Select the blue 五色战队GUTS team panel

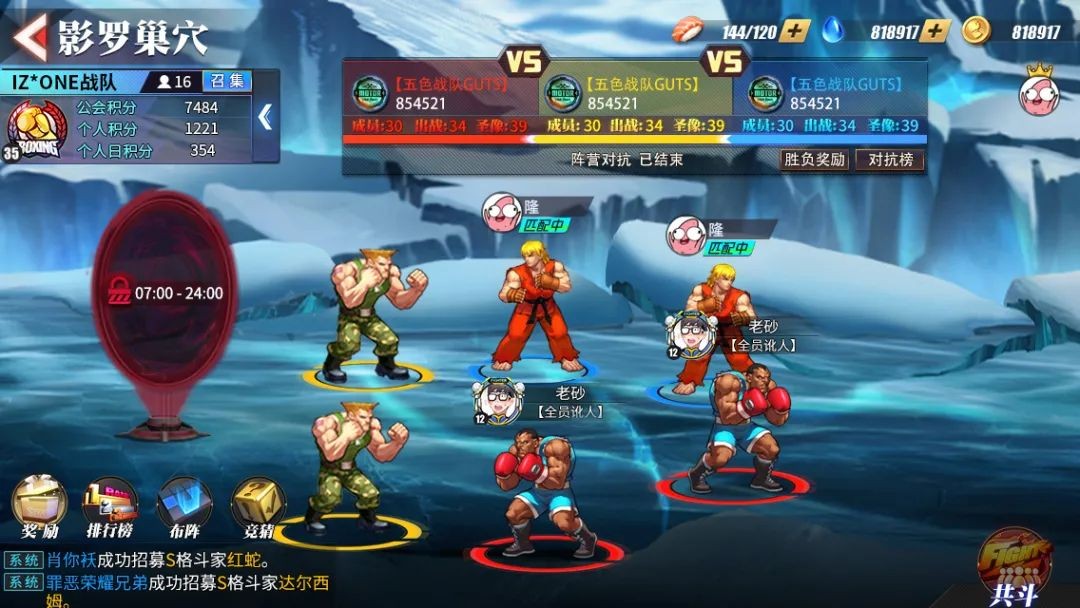830,95
